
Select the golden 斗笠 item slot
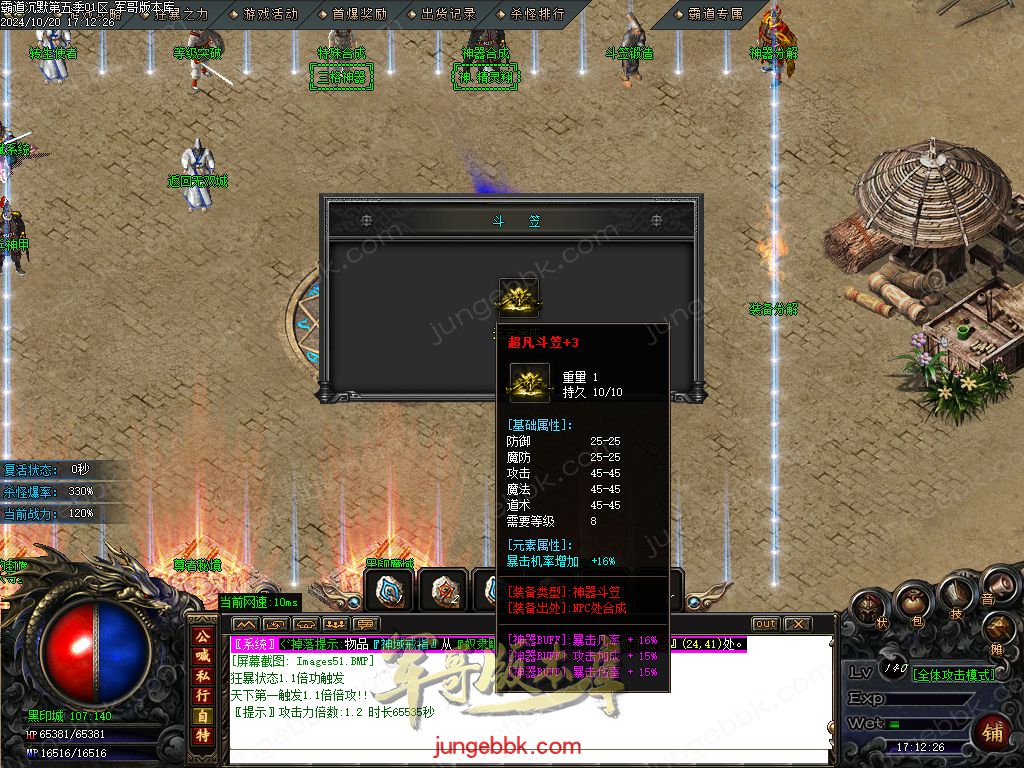pyautogui.click(x=519, y=297)
